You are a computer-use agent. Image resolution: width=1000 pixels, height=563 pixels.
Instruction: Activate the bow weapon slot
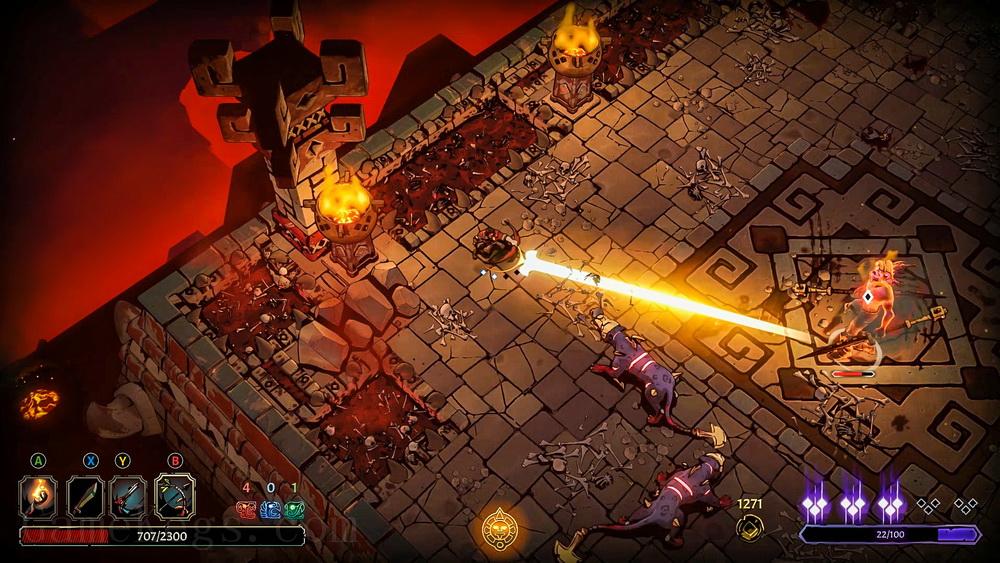click(x=174, y=496)
